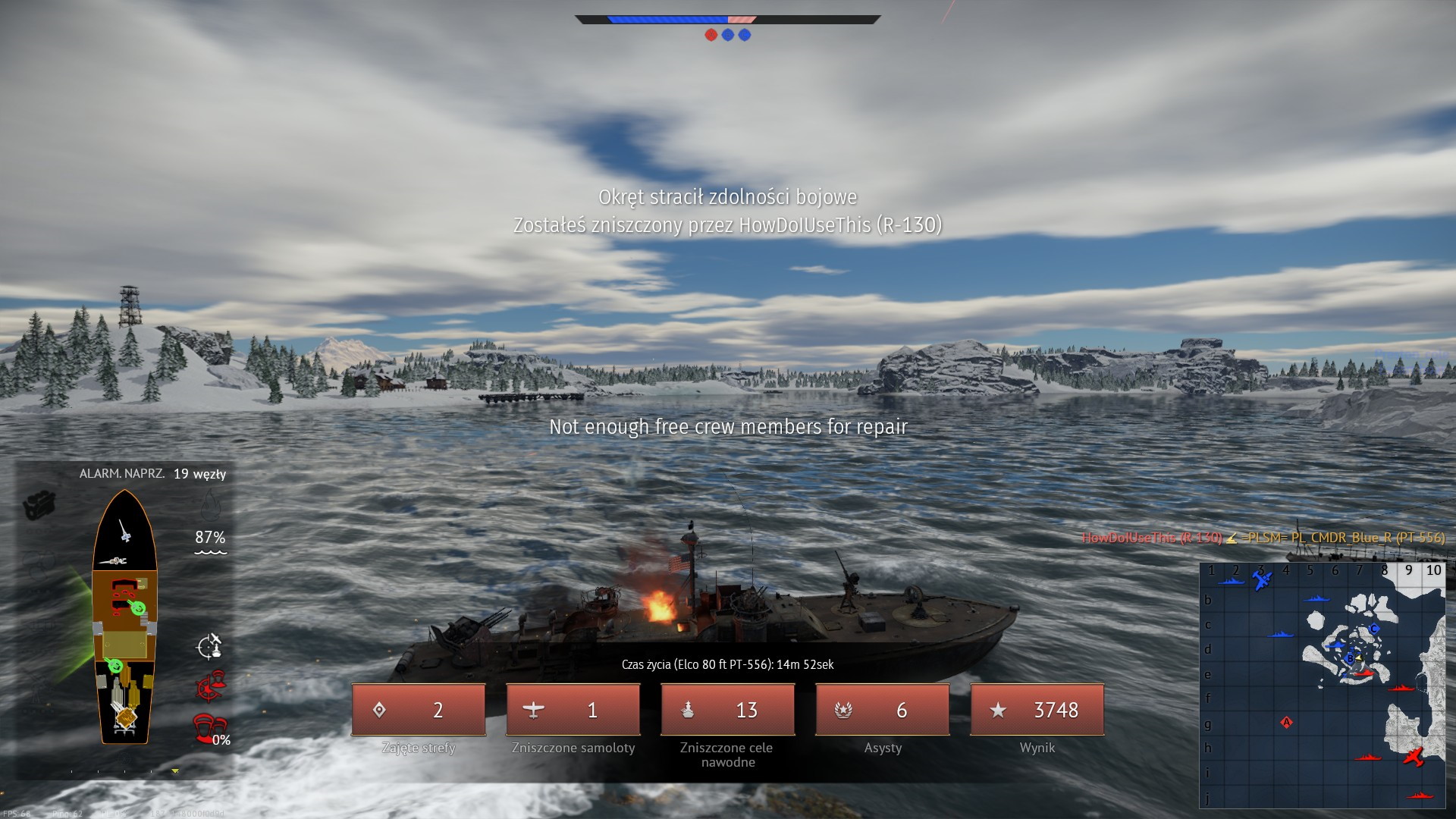The height and width of the screenshot is (819, 1456).
Task: Click the 'Zniszczone cele nawodne' stat tile
Action: coord(728,710)
